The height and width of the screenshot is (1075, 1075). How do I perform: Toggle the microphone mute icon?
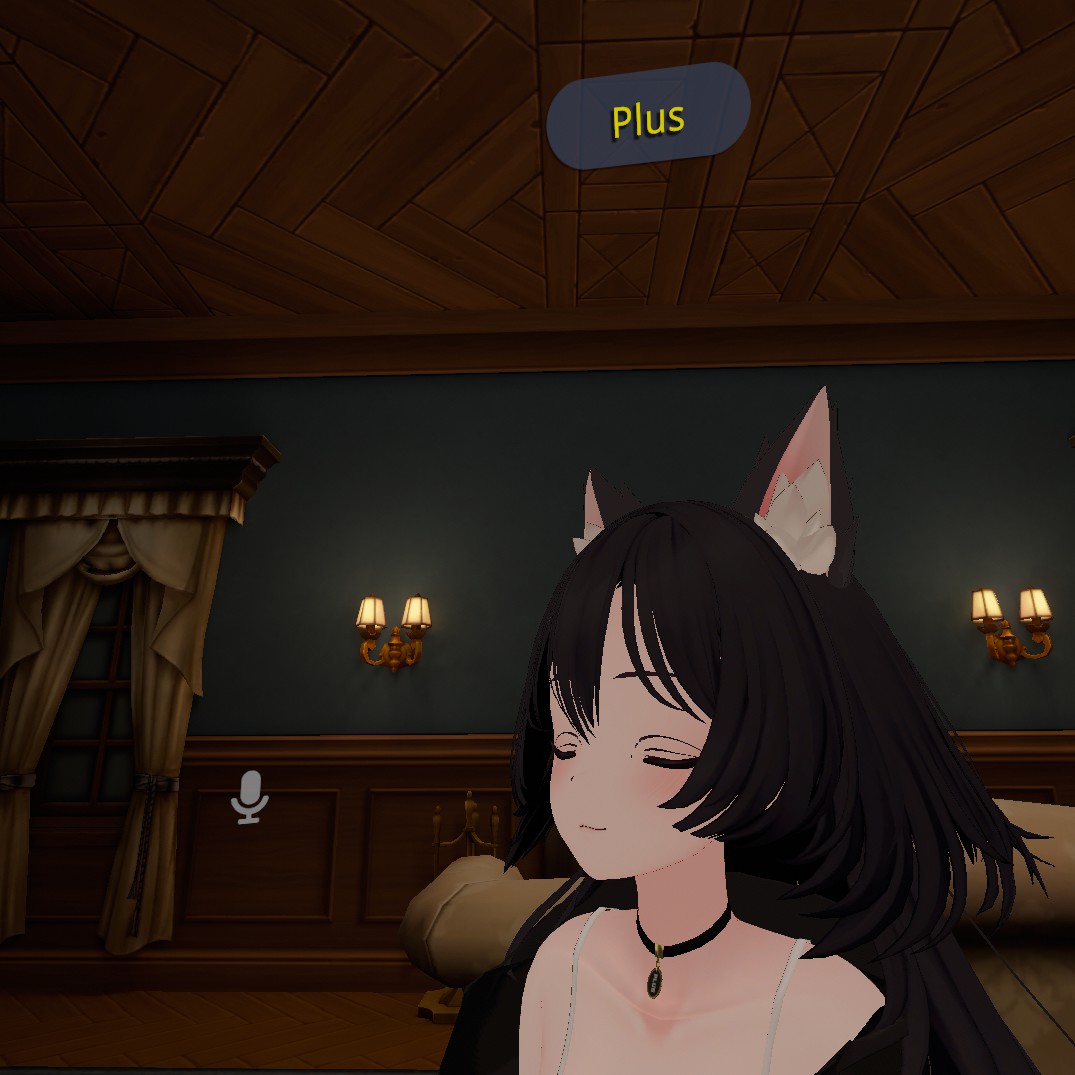click(x=249, y=797)
